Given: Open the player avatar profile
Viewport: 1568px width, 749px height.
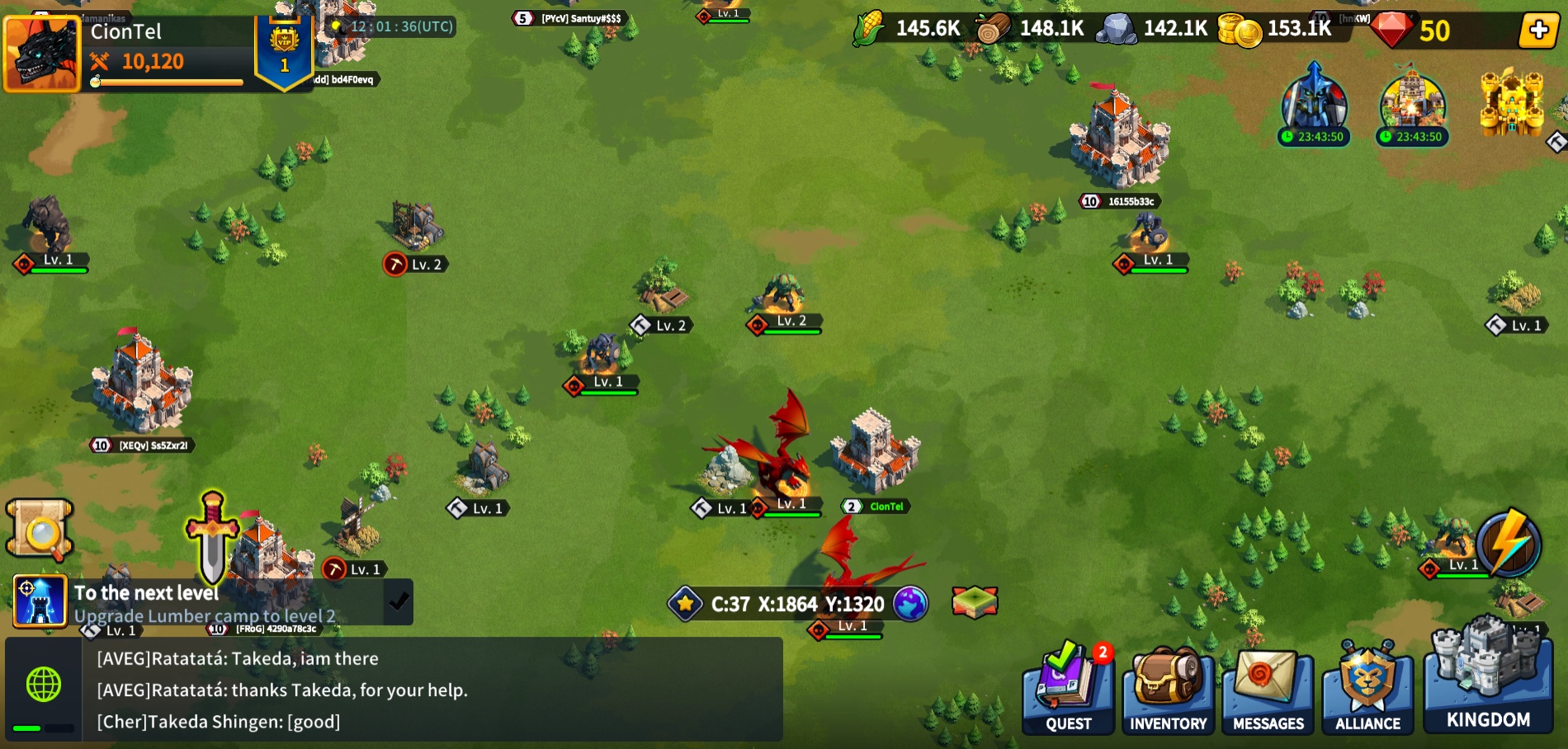Looking at the screenshot, I should coord(41,53).
